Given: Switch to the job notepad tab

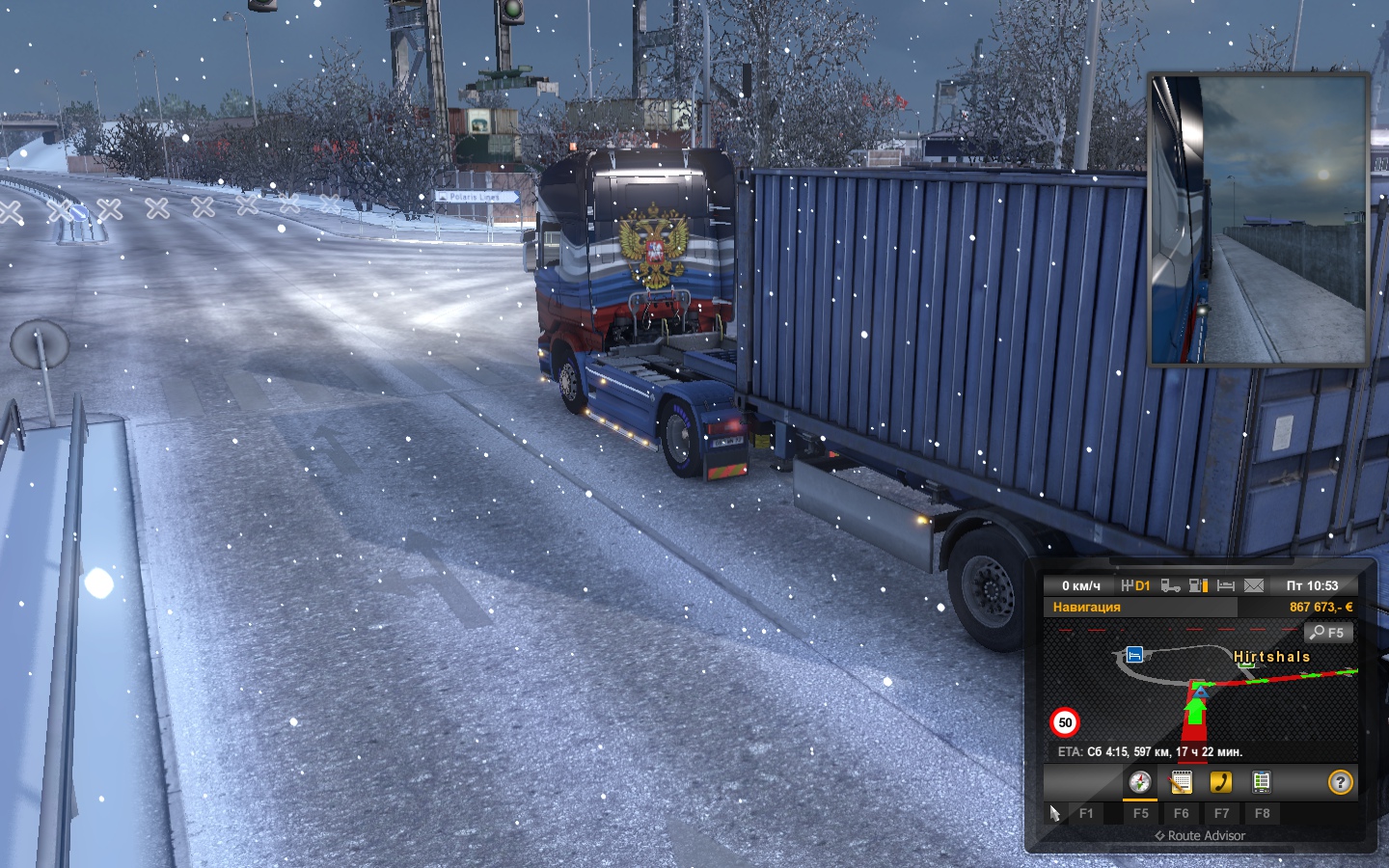Looking at the screenshot, I should pos(1181,782).
